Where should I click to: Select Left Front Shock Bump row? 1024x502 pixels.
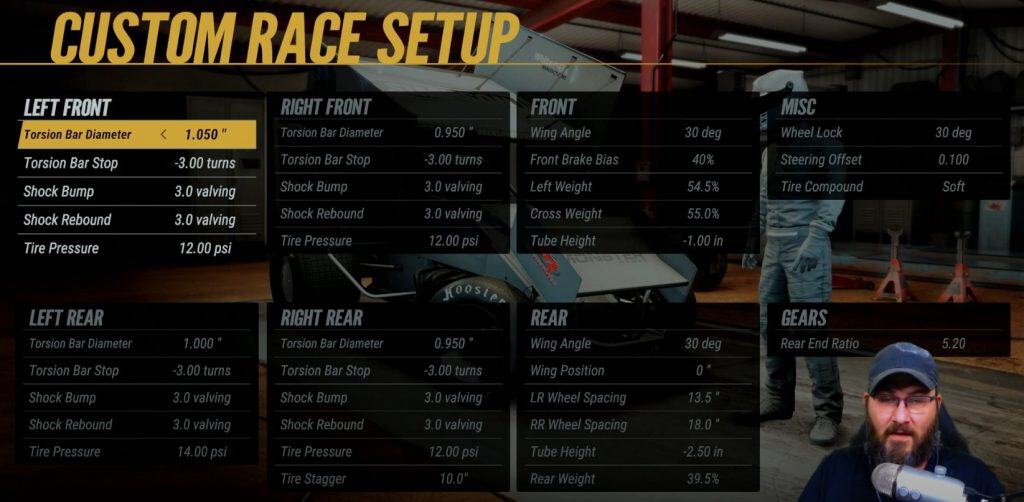tap(137, 191)
